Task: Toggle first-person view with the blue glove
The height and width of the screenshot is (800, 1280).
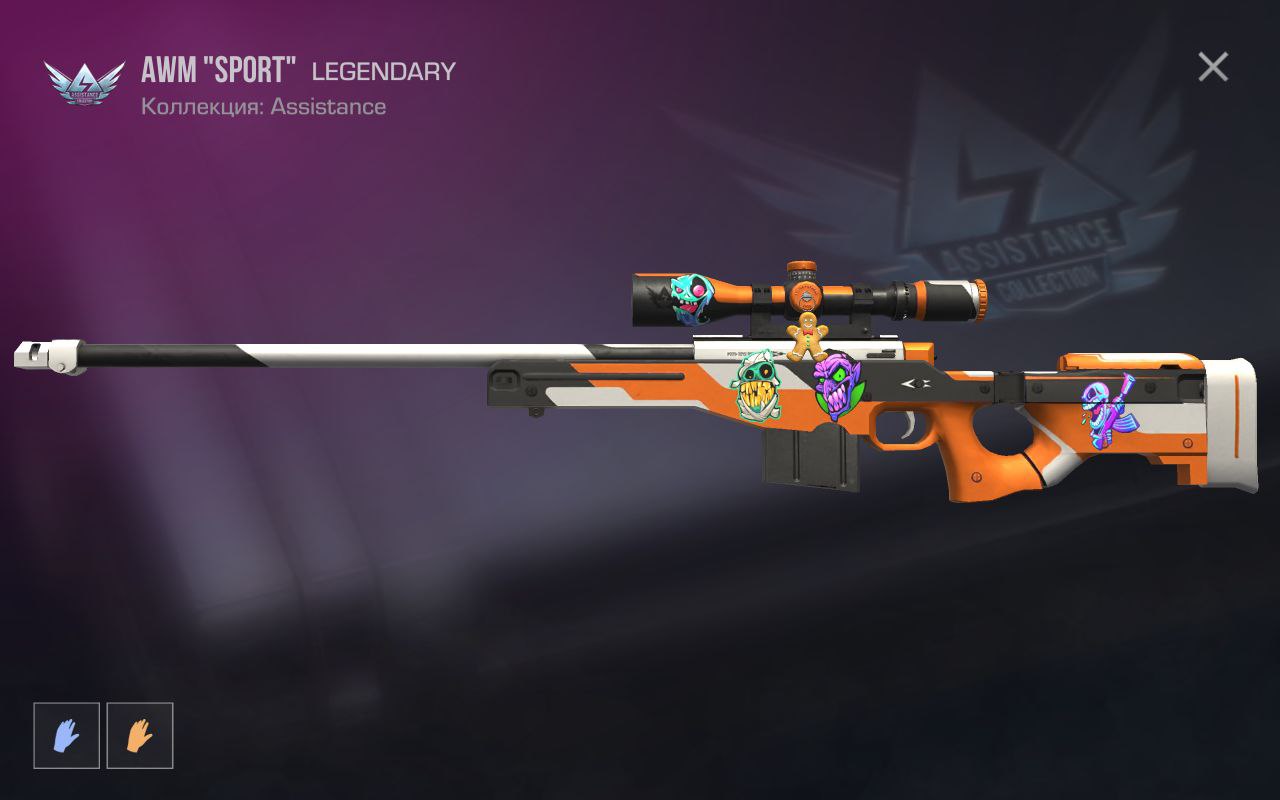Action: 66,735
